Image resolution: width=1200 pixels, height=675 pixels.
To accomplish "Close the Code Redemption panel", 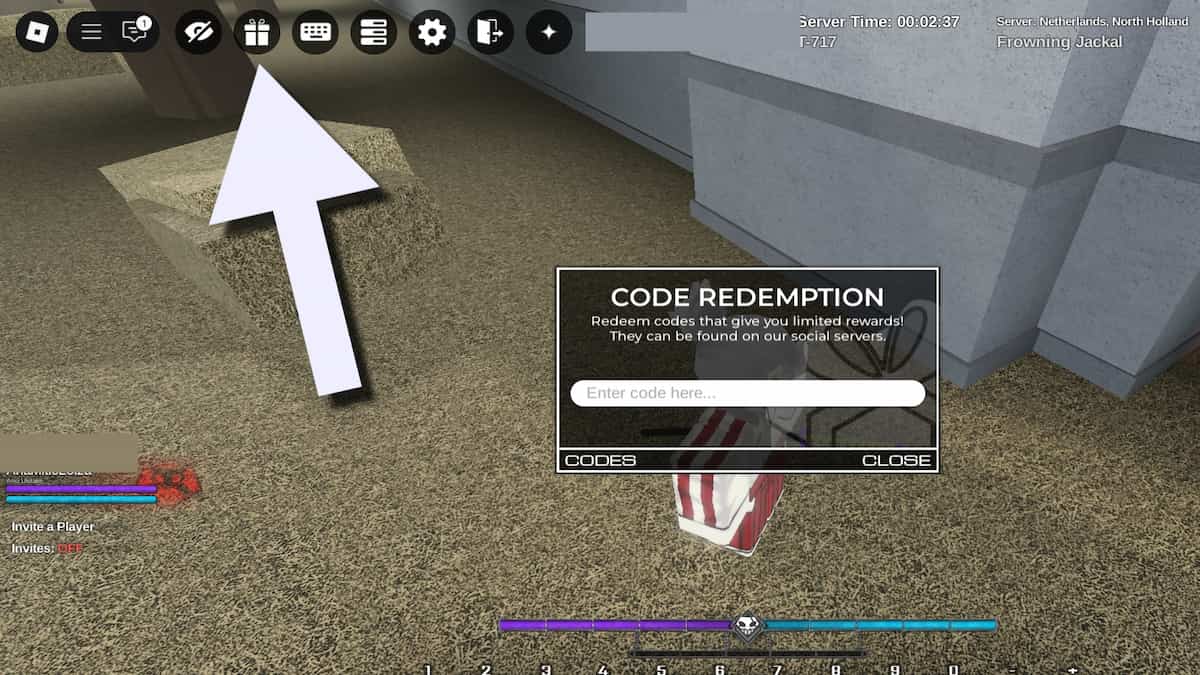I will tap(896, 460).
